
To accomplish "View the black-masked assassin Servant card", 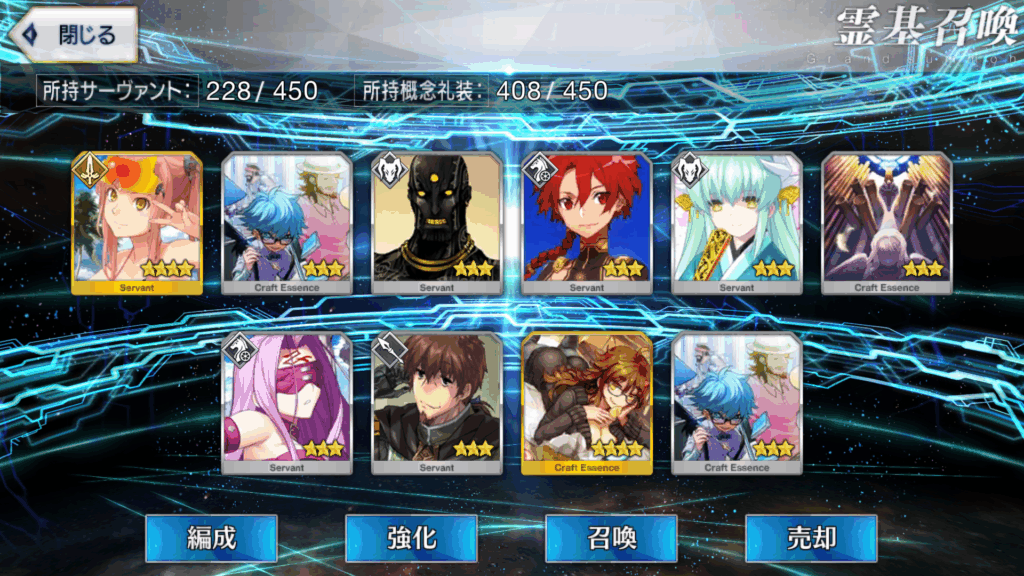I will 437,222.
